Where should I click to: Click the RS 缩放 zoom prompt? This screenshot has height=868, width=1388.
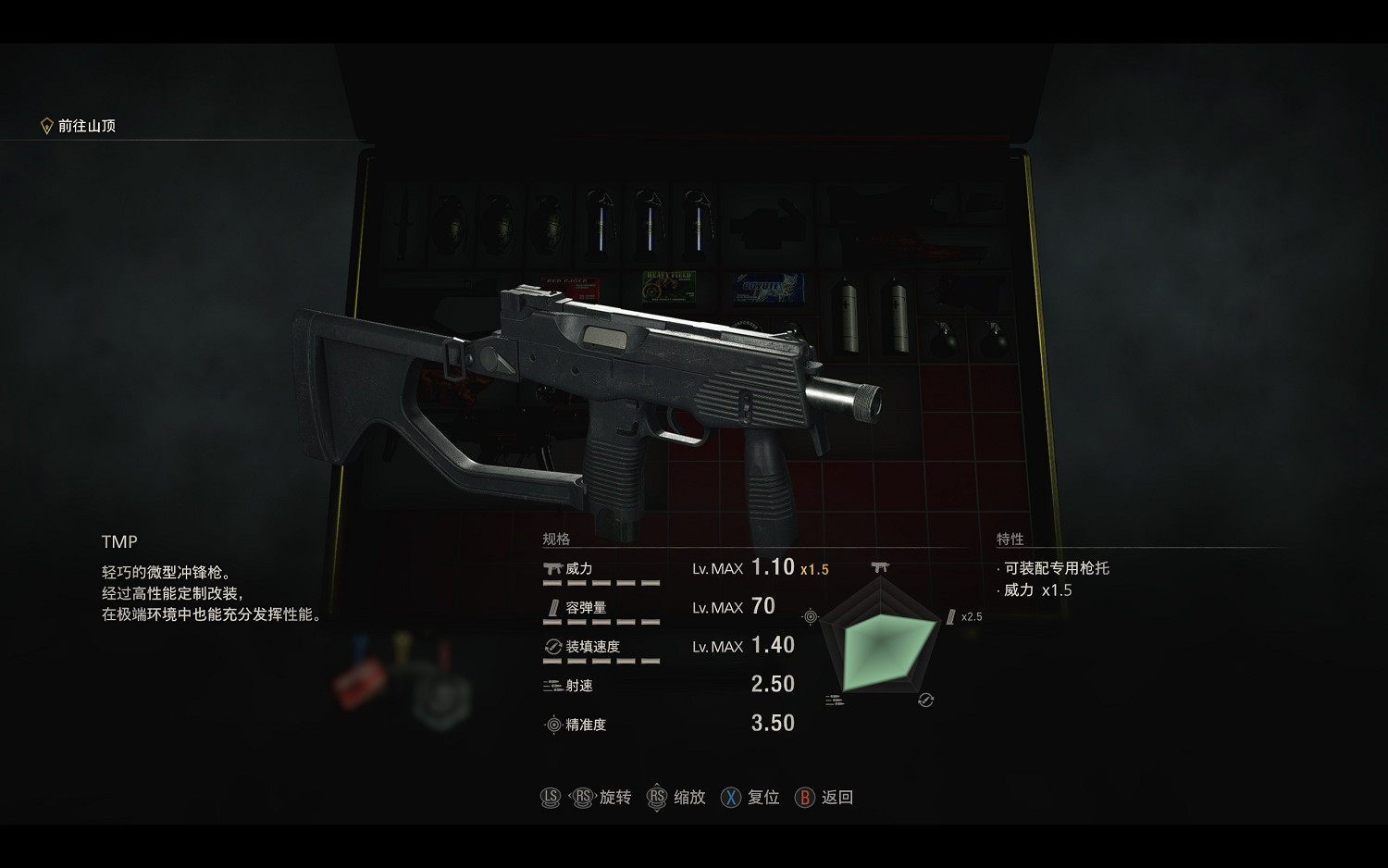tap(657, 797)
